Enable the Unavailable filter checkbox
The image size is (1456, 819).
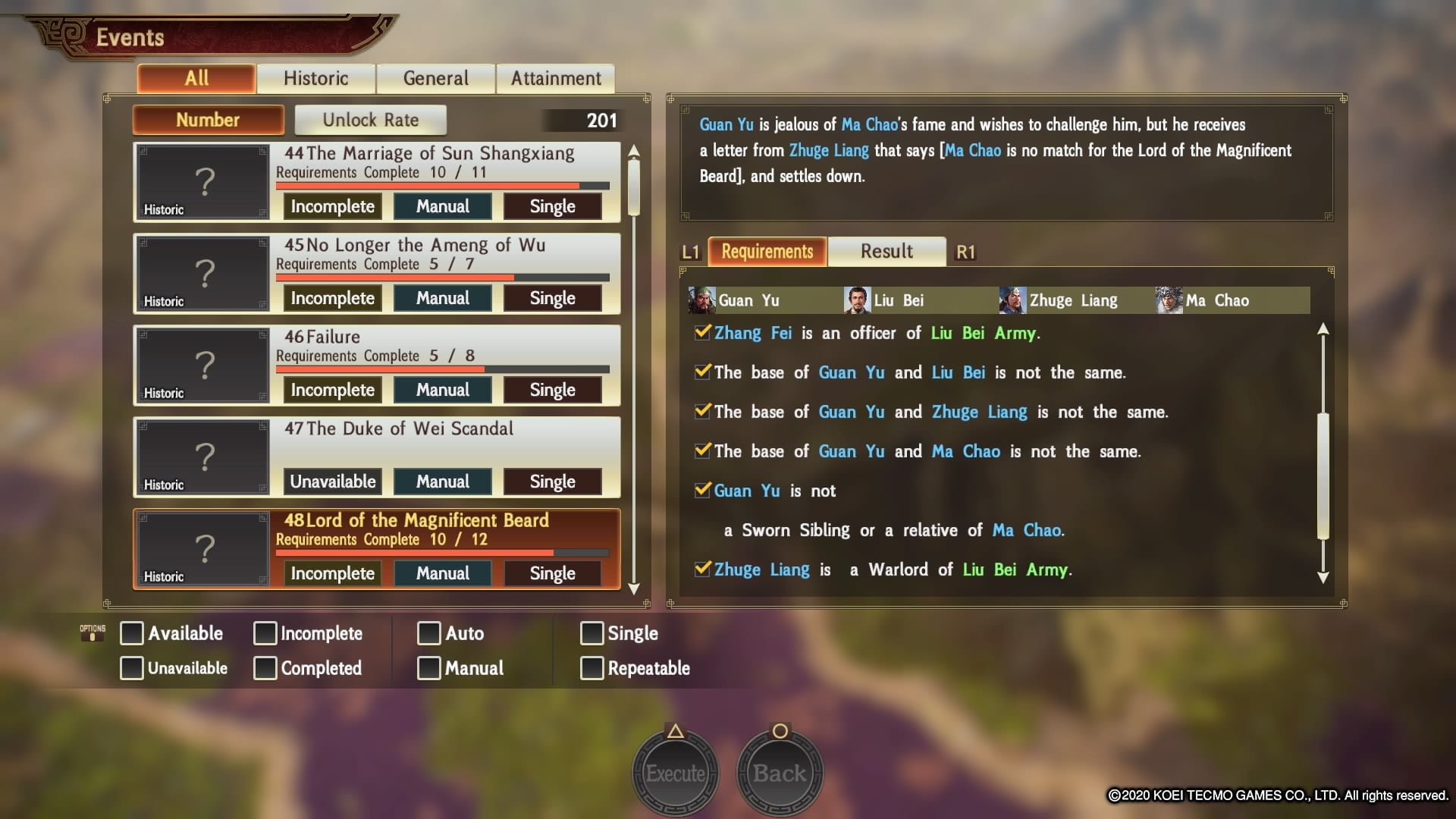132,668
